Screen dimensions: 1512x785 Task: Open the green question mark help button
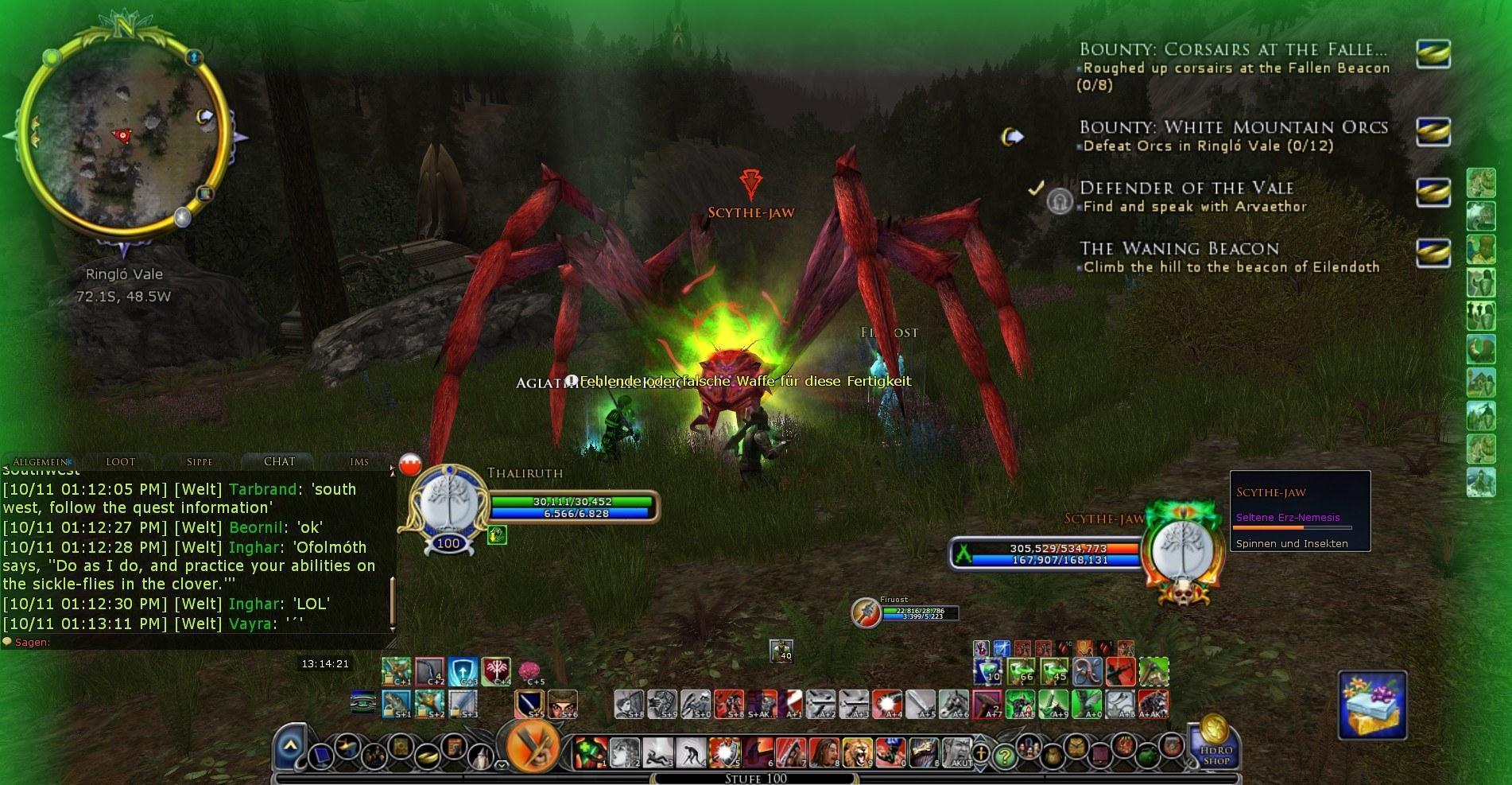click(x=1005, y=755)
